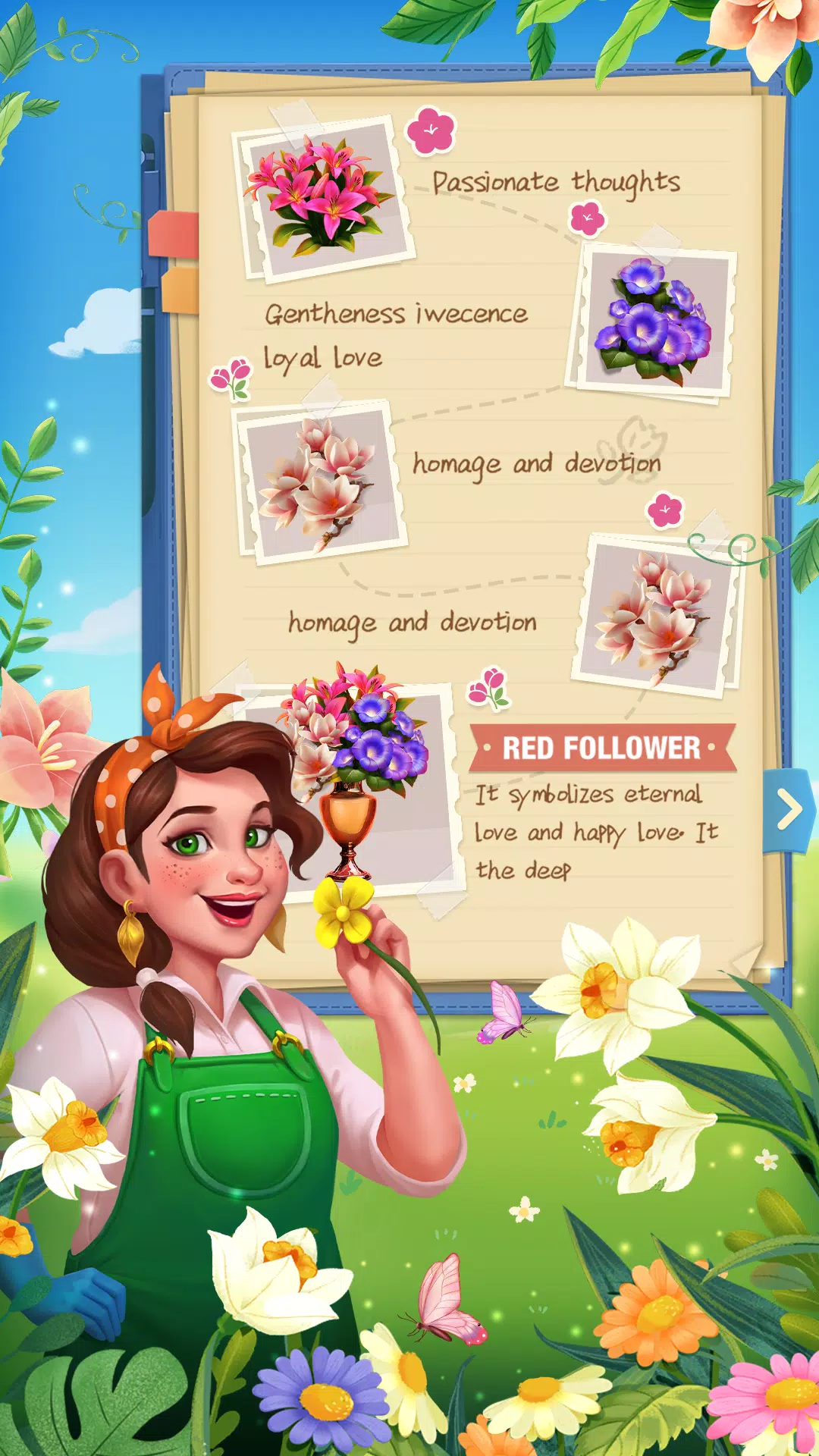This screenshot has height=1456, width=819.
Task: View the purple flowers photo
Action: coord(654,322)
